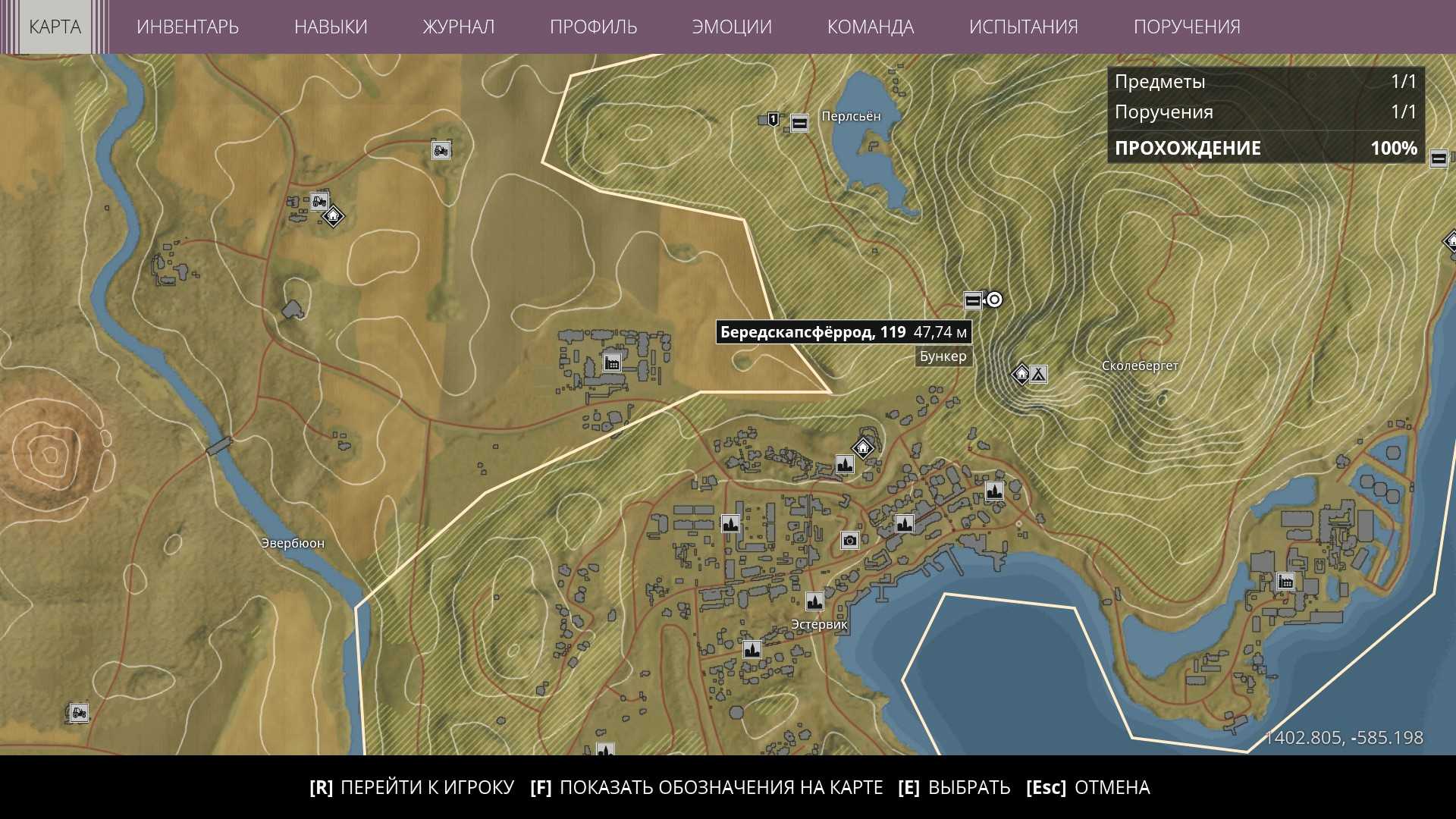Open the НАВЫКИ tab
This screenshot has height=819, width=1456.
(331, 27)
